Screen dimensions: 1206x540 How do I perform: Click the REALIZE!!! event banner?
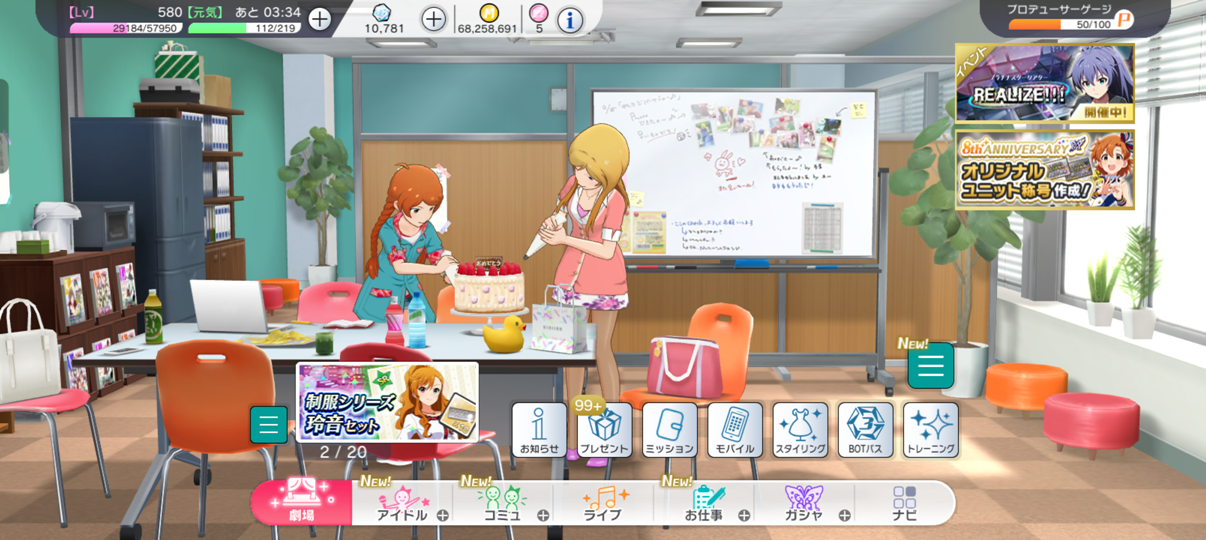coord(1044,83)
